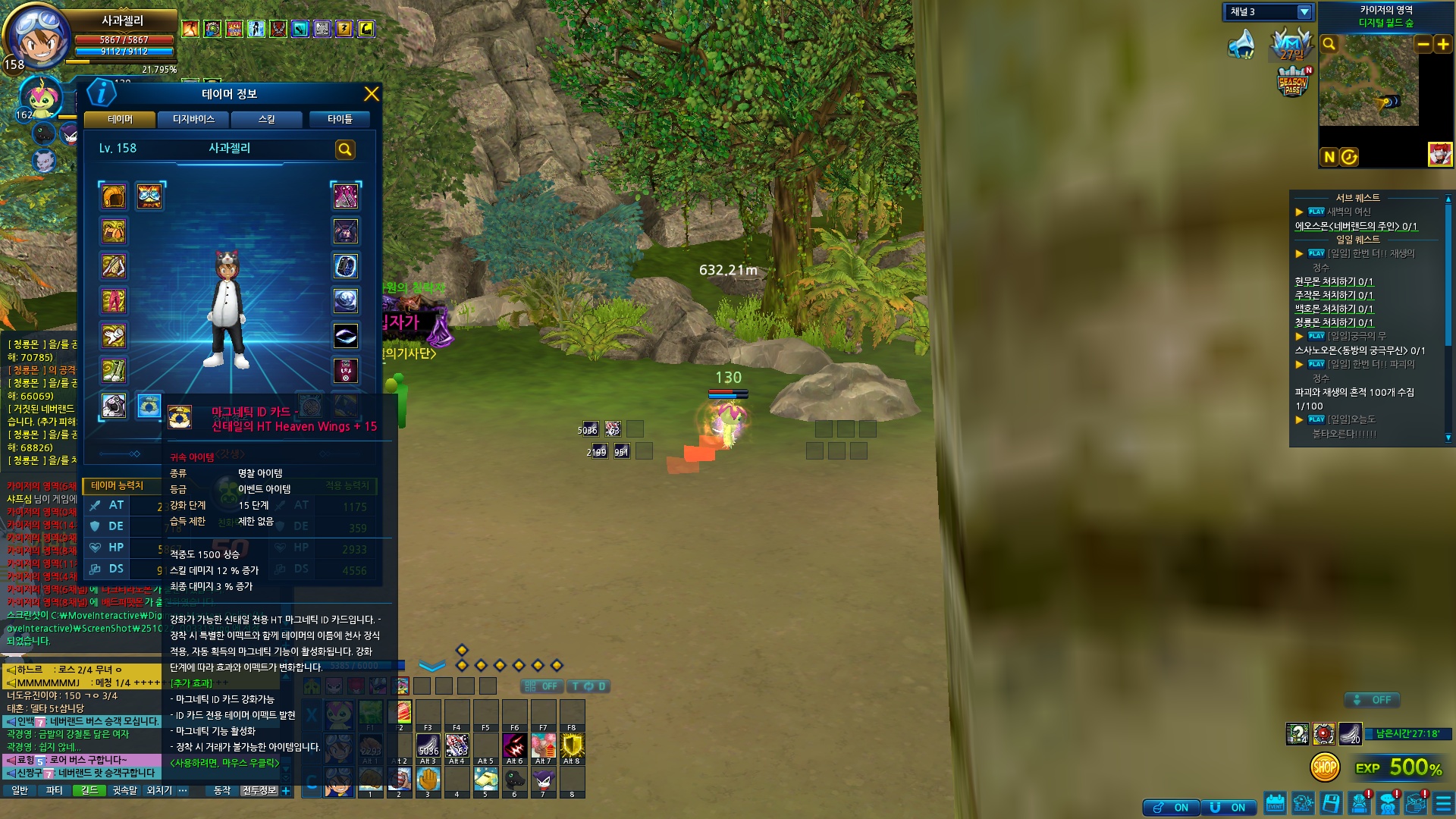Viewport: 1456px width, 819px height.
Task: Close the 테이머 정보 window
Action: click(x=371, y=94)
